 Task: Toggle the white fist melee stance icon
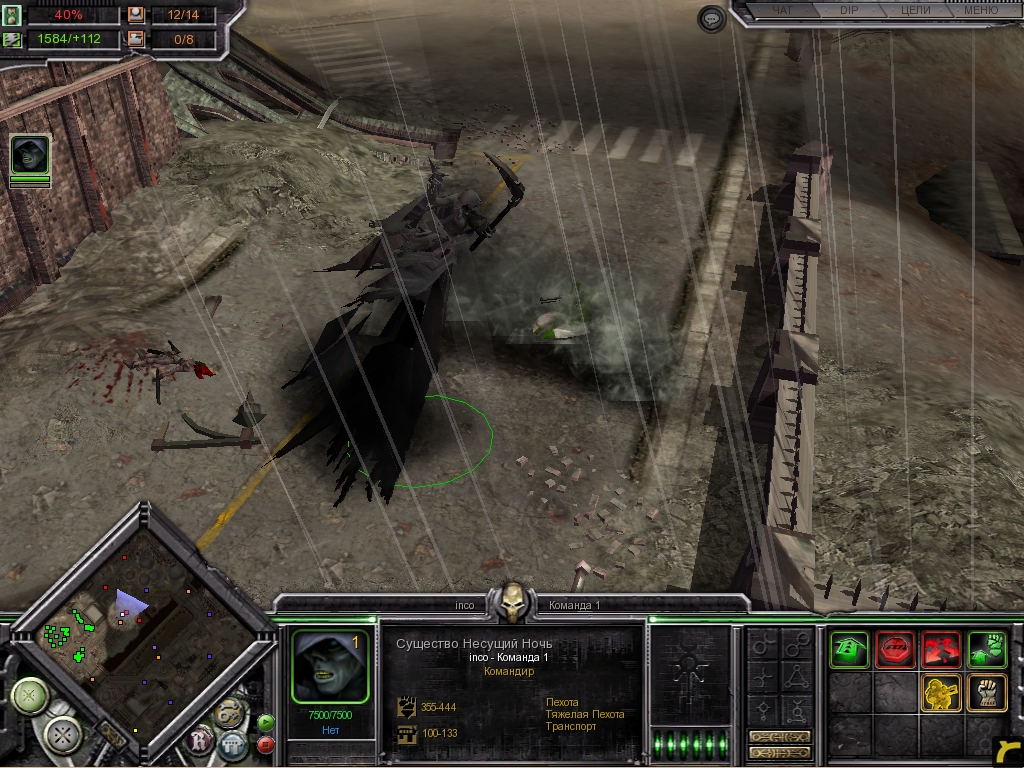pyautogui.click(x=986, y=692)
